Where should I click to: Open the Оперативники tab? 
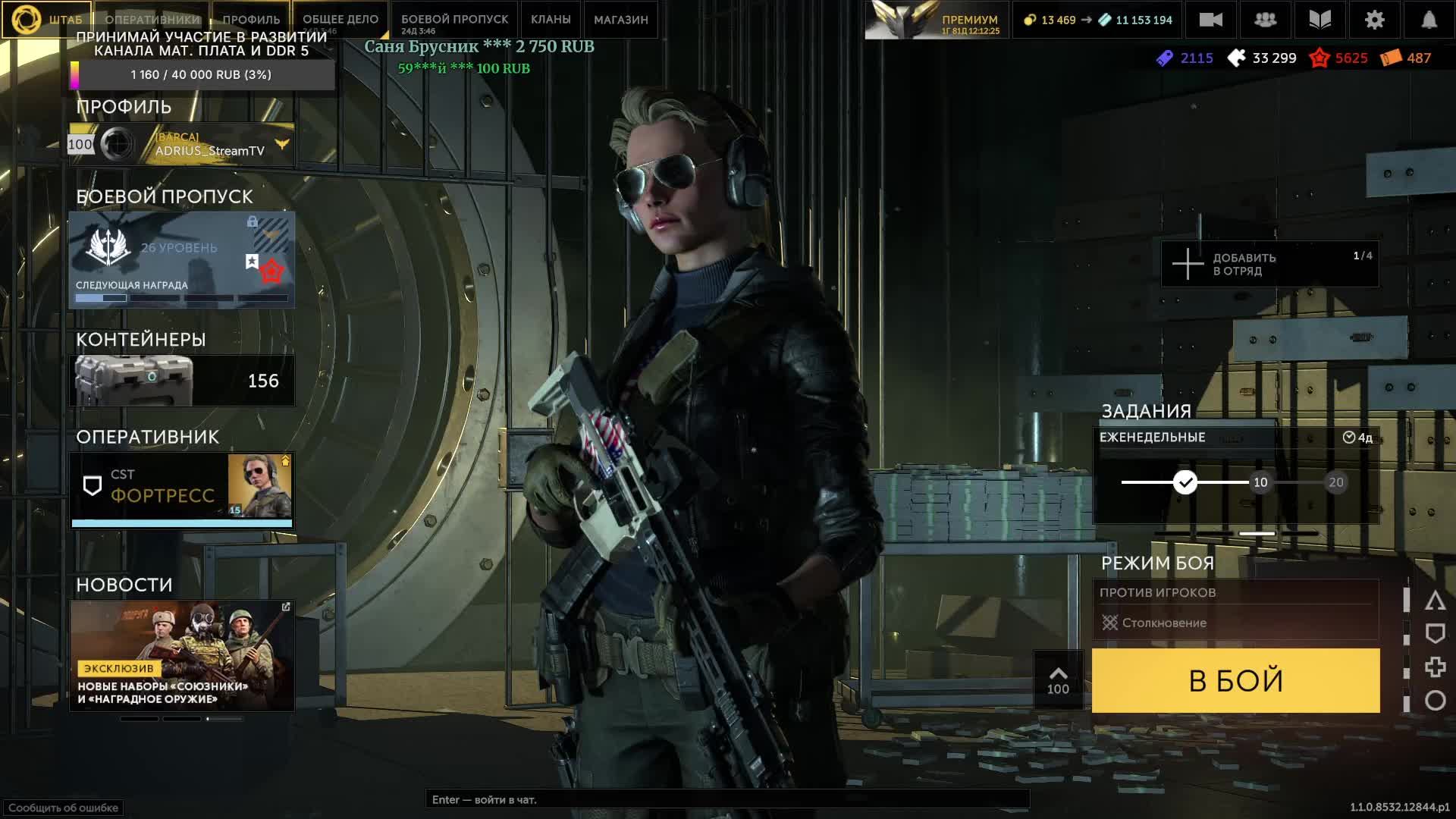click(152, 20)
